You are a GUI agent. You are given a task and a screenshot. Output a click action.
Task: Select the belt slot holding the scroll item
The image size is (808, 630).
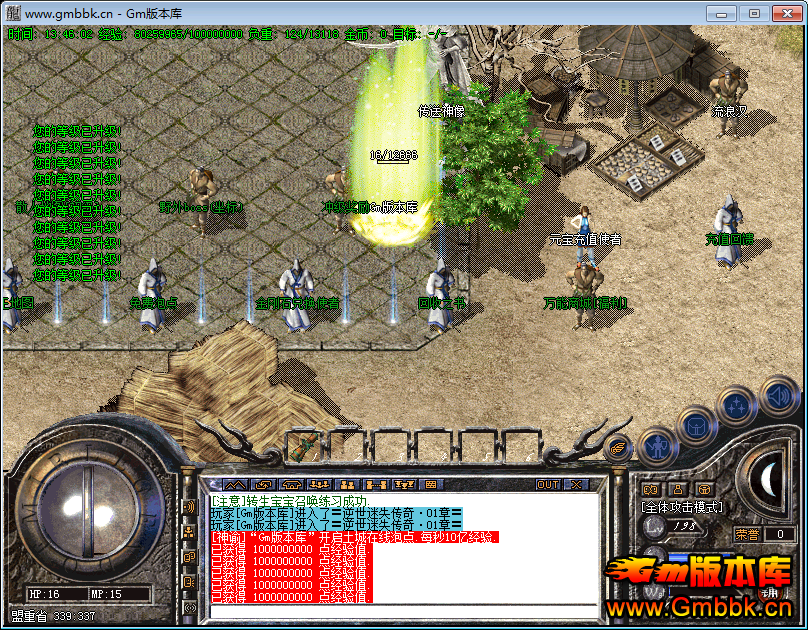coord(304,446)
